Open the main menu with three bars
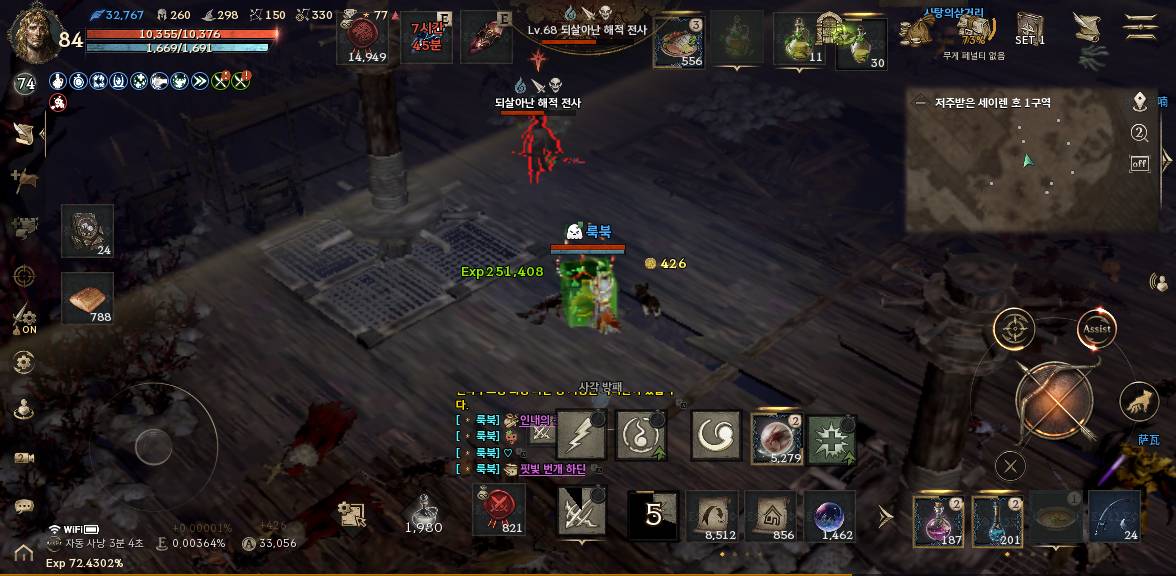 [1140, 27]
